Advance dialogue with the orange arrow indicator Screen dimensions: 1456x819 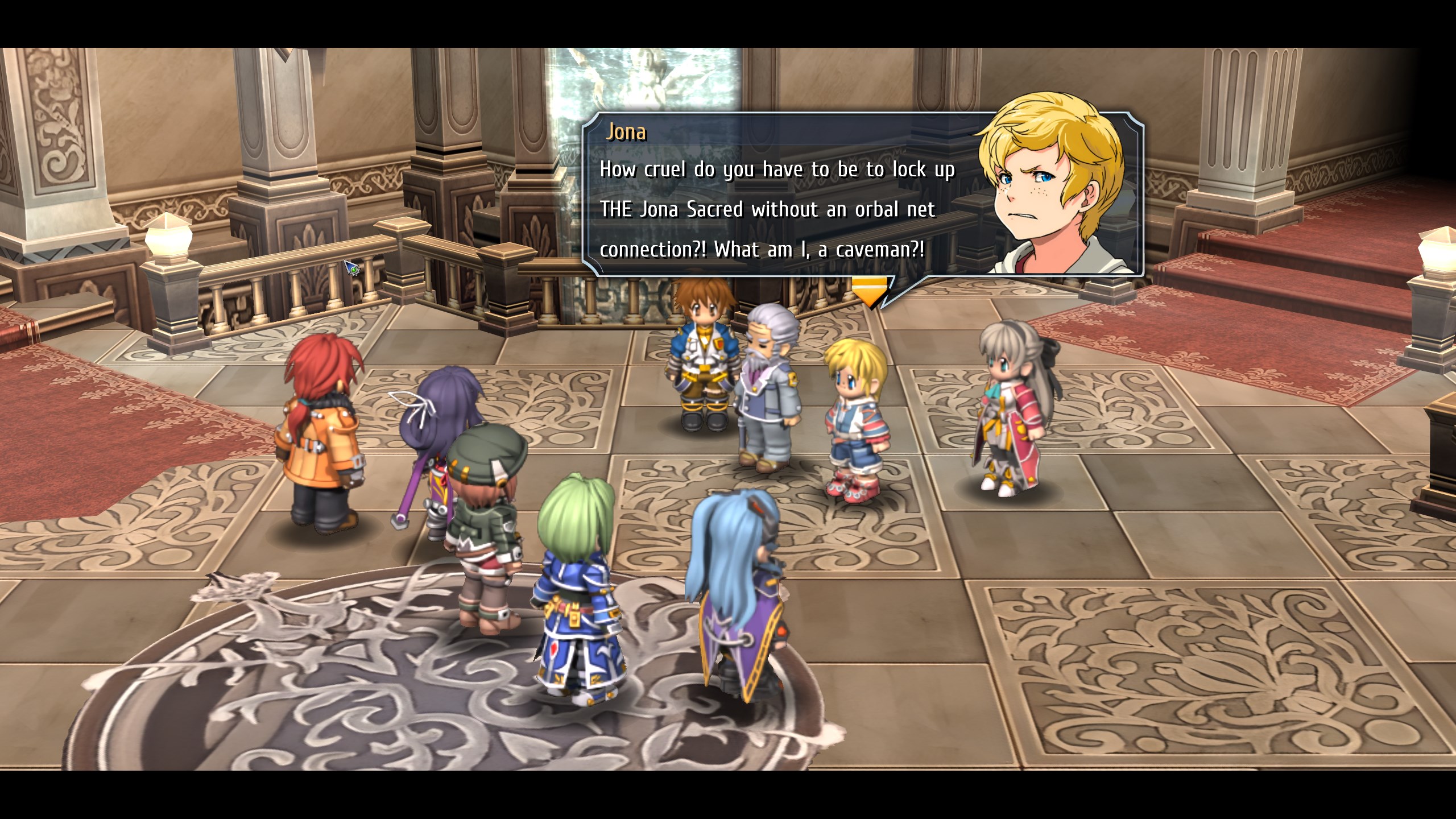(869, 291)
